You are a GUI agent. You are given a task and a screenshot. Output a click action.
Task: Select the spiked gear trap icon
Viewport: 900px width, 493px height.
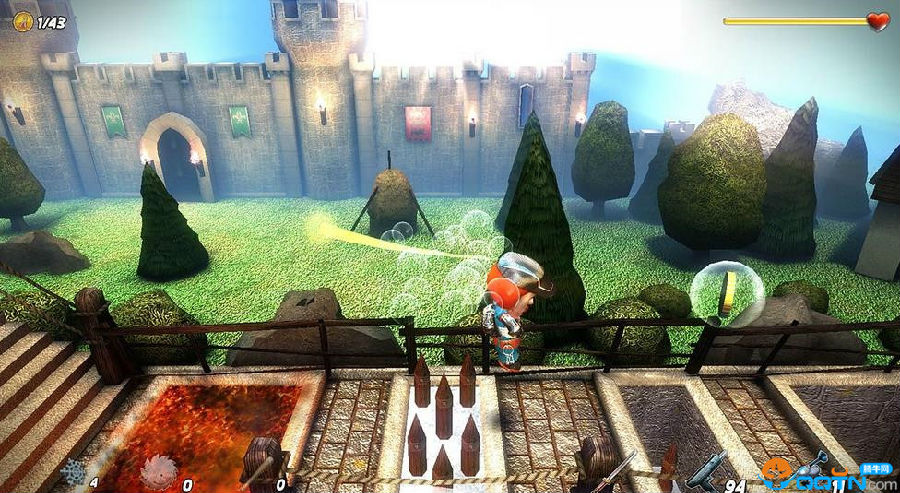tap(73, 472)
